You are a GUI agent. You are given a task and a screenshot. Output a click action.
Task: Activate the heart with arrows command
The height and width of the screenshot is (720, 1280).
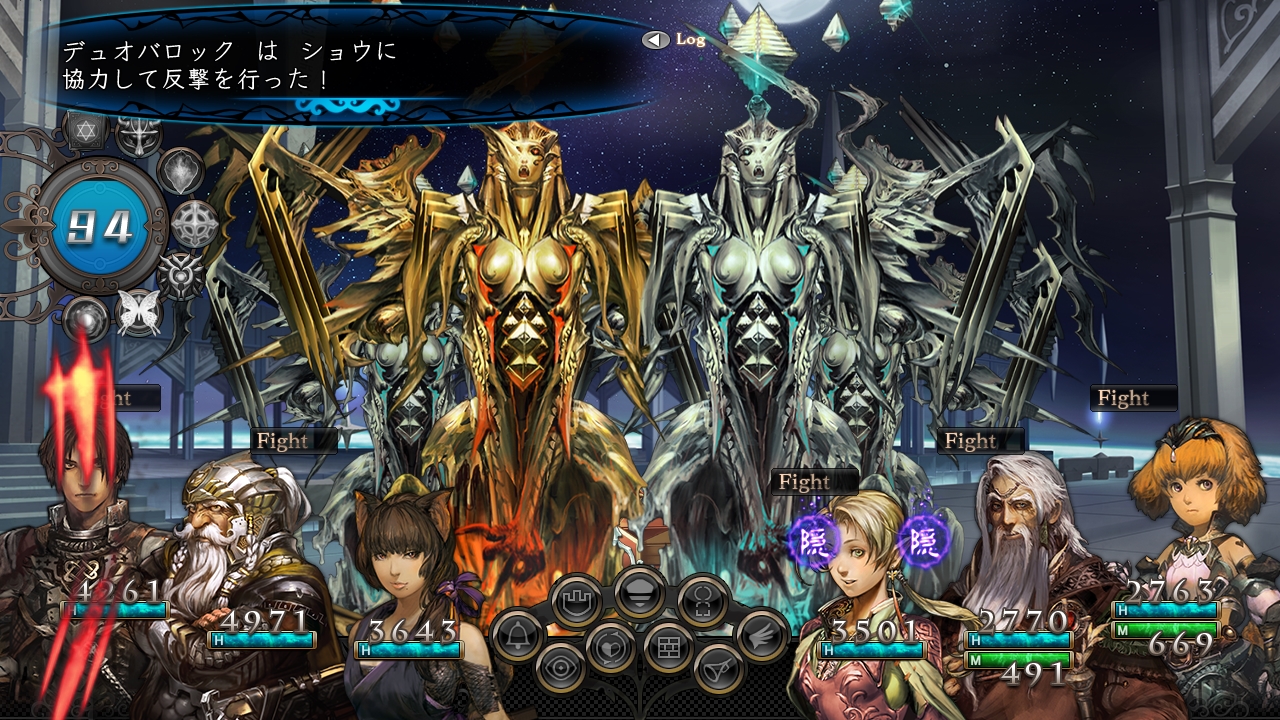point(610,647)
